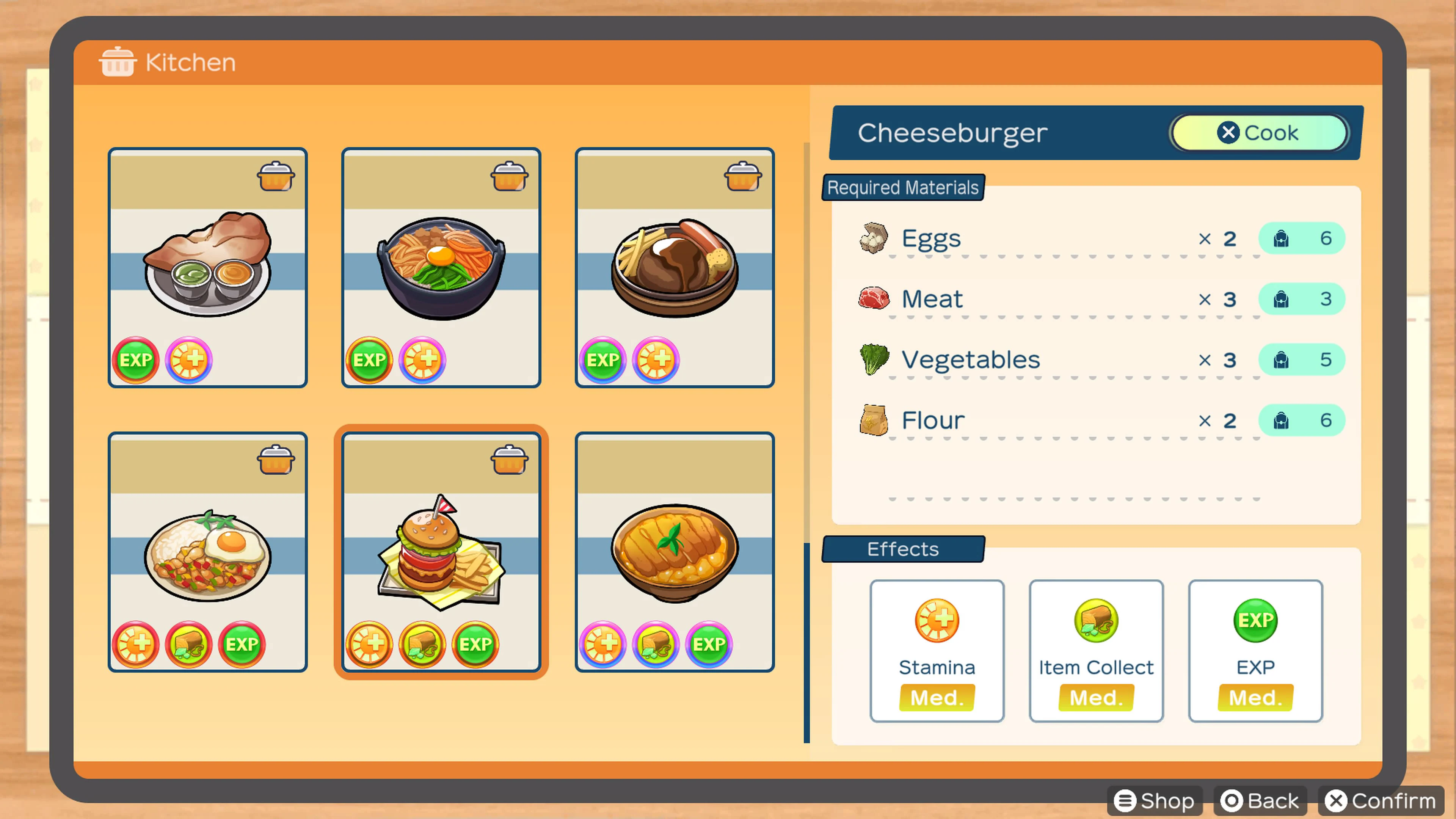Click the Stamina effect icon

[x=937, y=621]
